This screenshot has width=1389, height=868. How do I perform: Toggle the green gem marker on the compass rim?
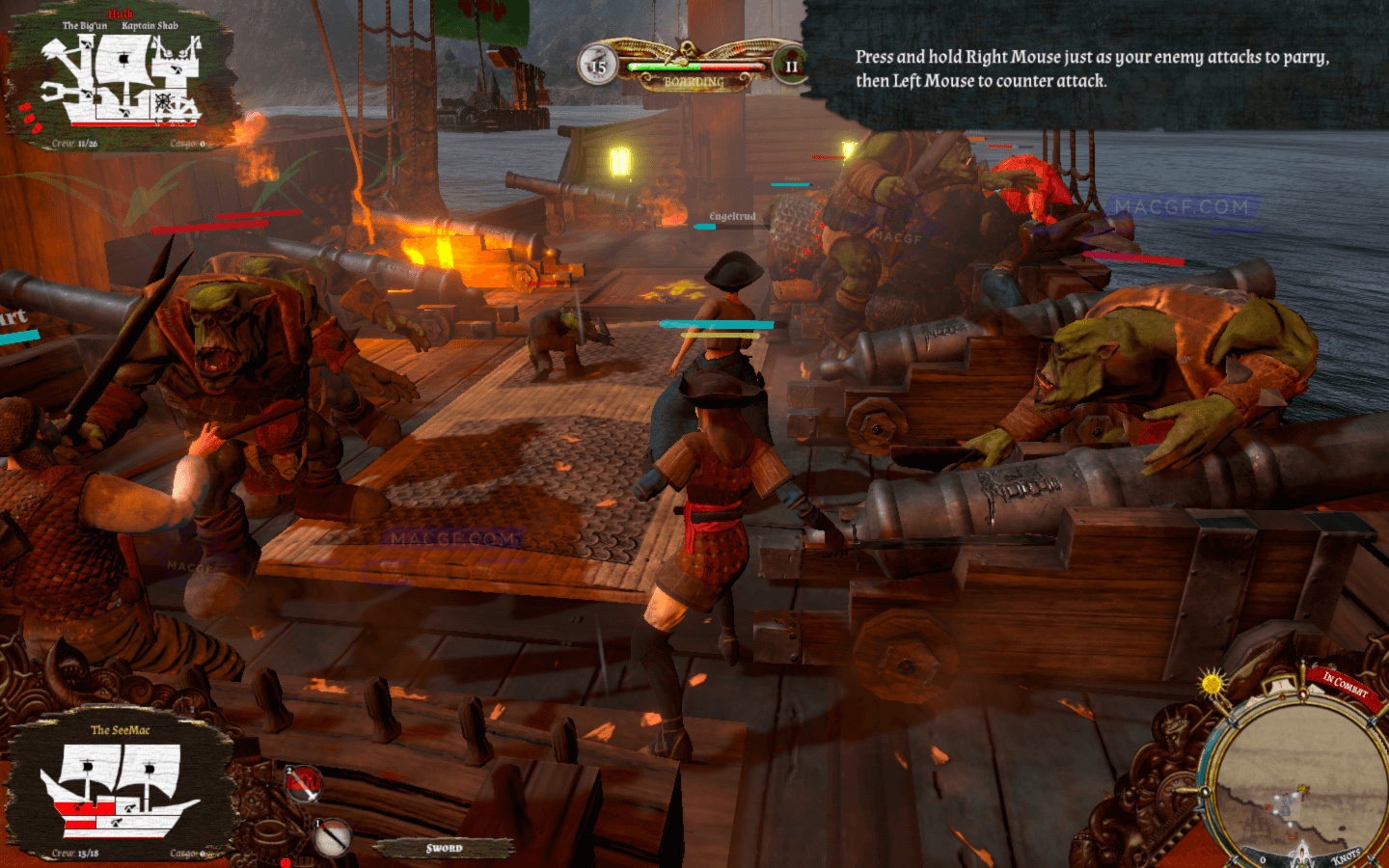(x=1205, y=790)
